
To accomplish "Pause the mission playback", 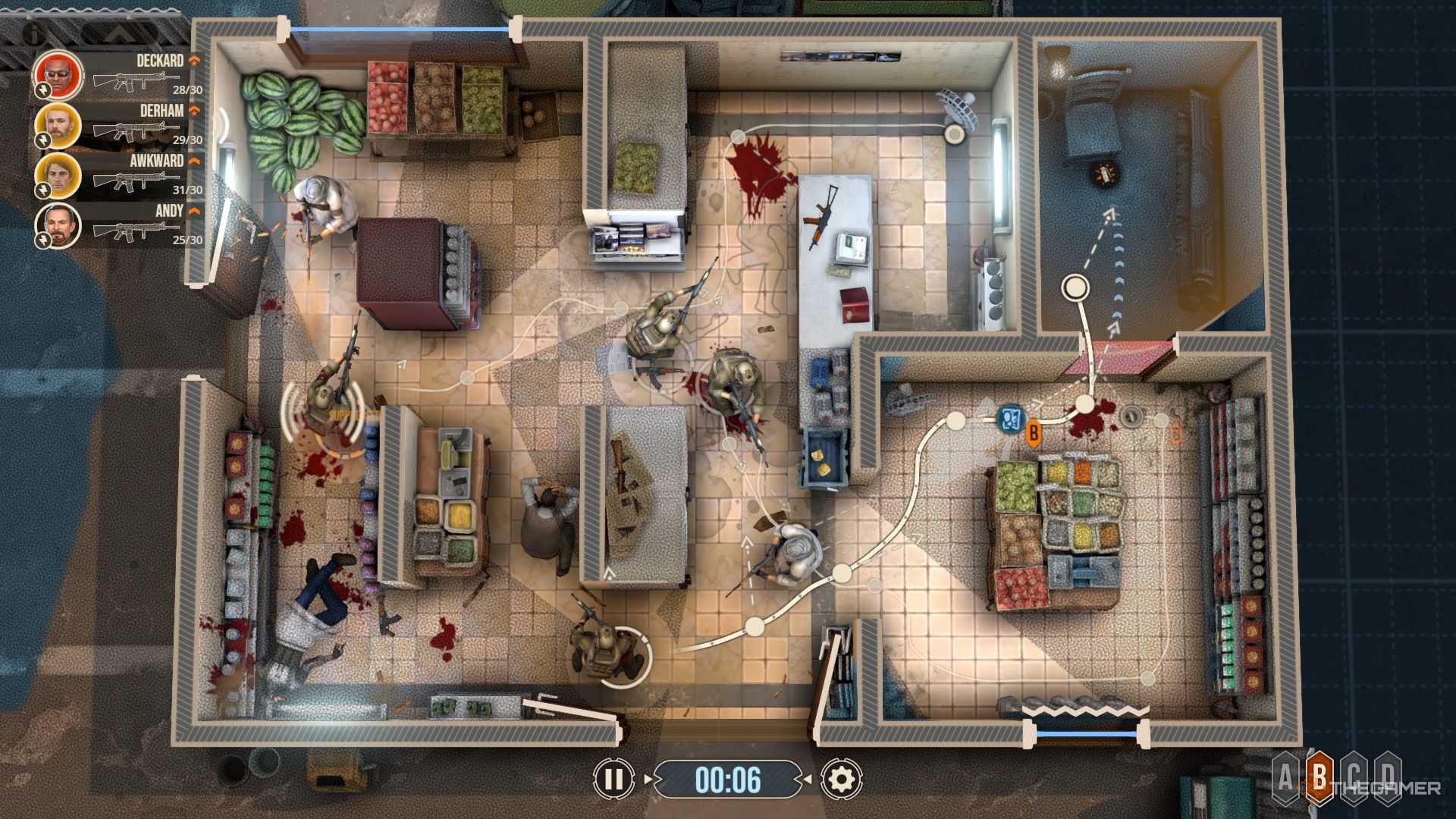I will point(613,779).
